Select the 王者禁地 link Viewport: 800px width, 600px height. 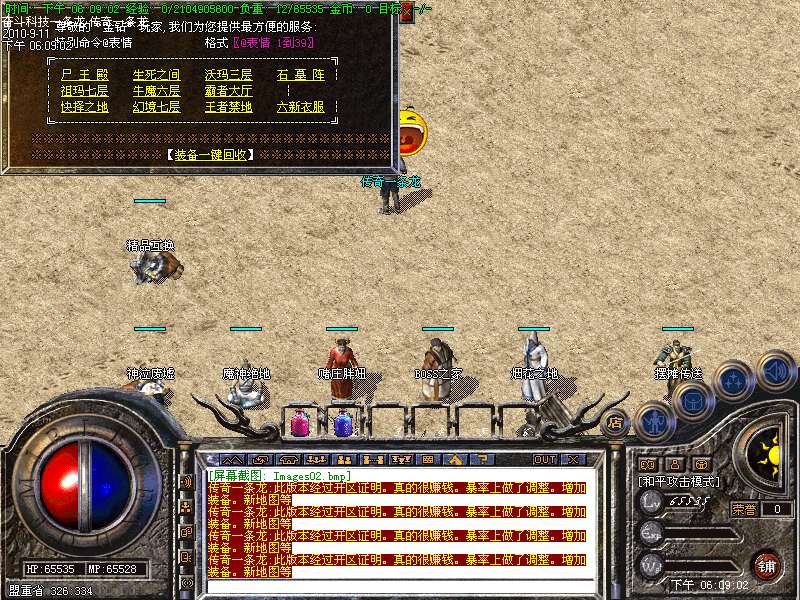[228, 107]
